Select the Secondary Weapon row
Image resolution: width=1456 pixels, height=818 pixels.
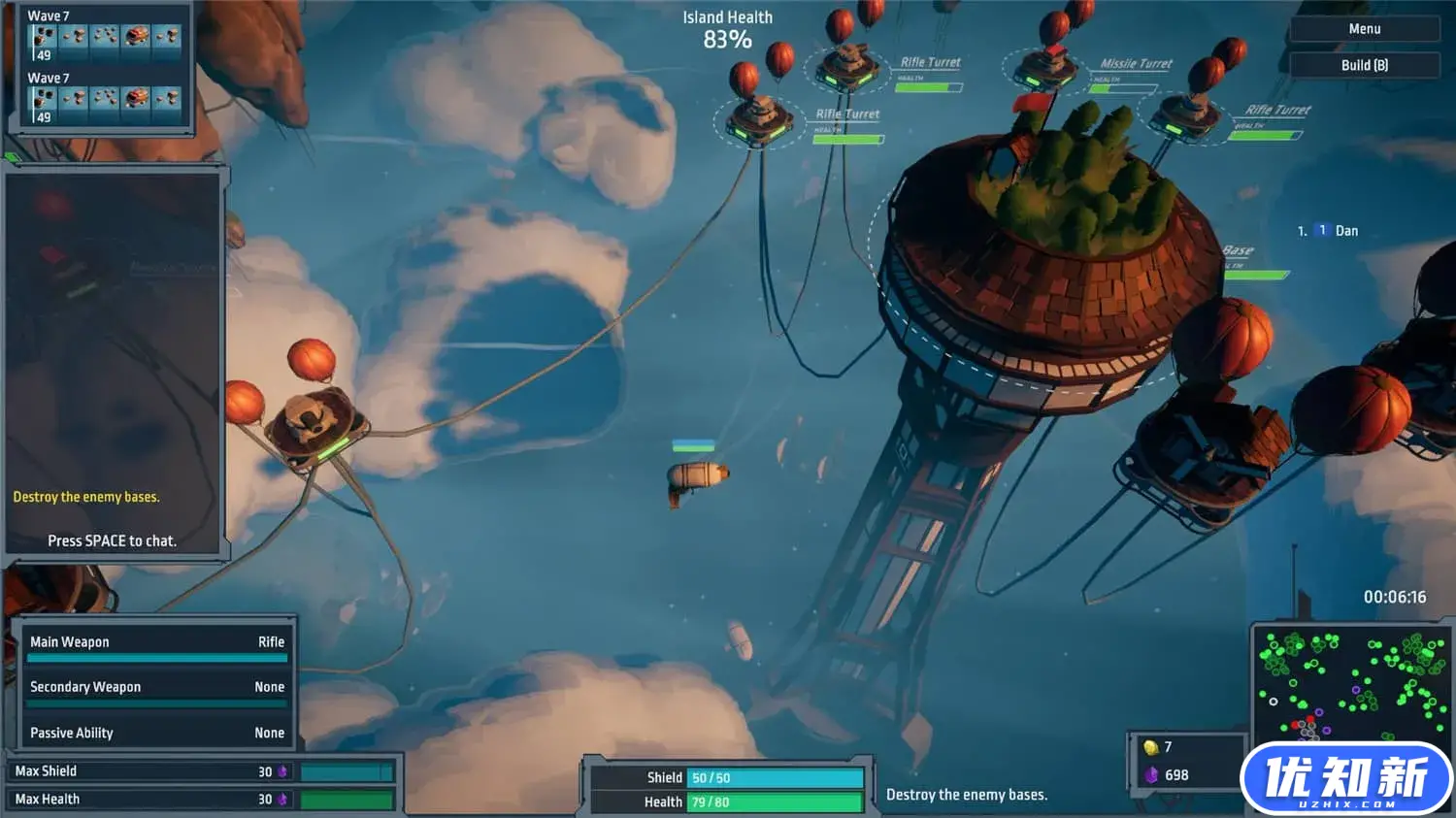tap(157, 687)
